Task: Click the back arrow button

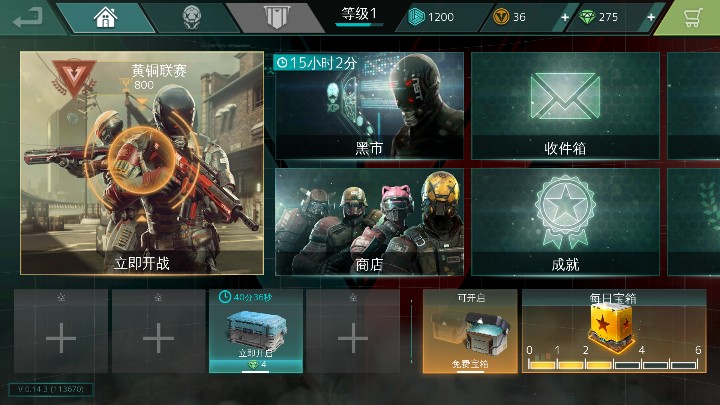Action: (x=28, y=16)
